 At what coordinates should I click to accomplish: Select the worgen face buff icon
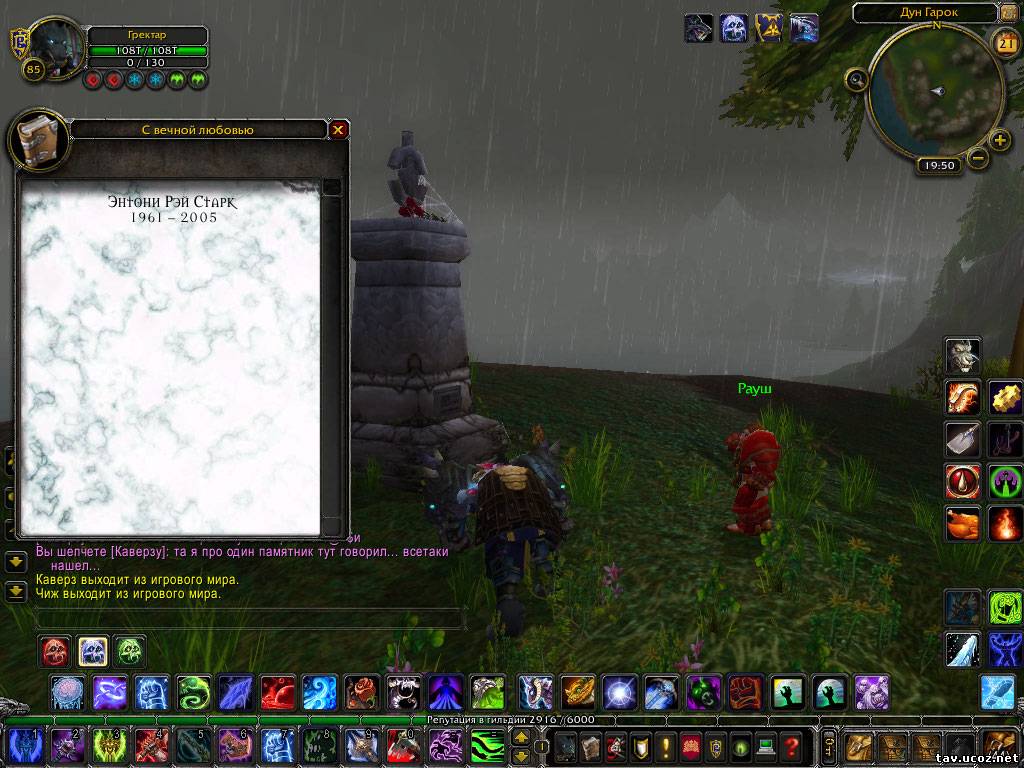pos(700,28)
